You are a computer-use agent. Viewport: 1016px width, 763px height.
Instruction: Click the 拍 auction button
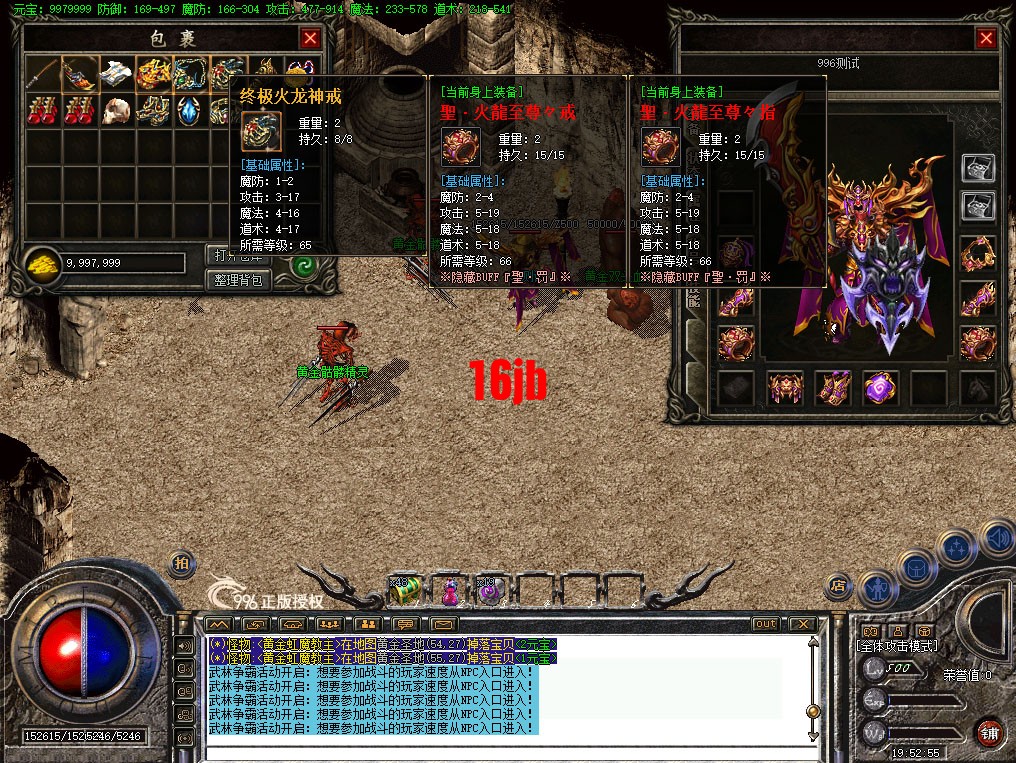181,563
